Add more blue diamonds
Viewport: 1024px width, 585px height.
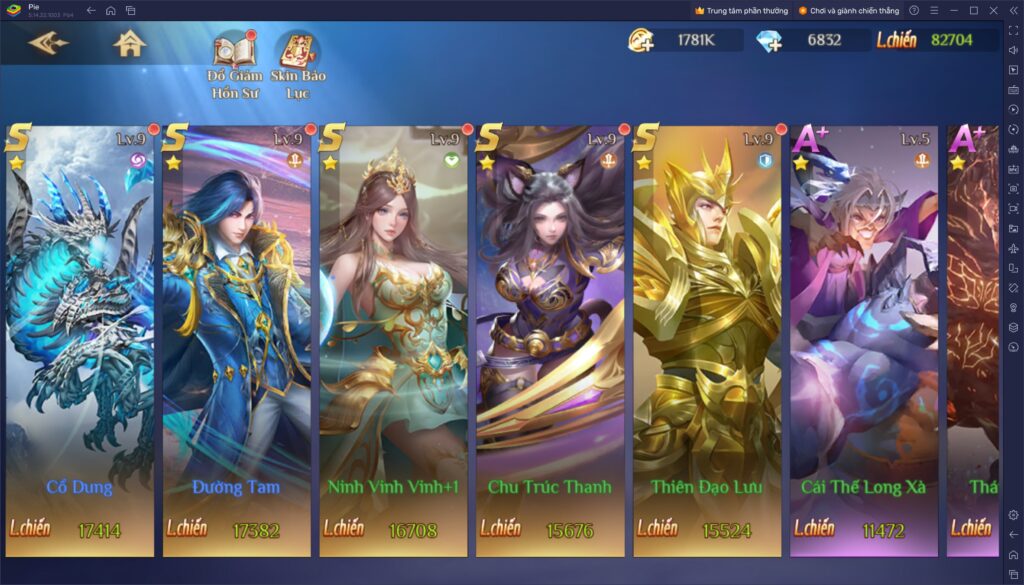pos(771,40)
